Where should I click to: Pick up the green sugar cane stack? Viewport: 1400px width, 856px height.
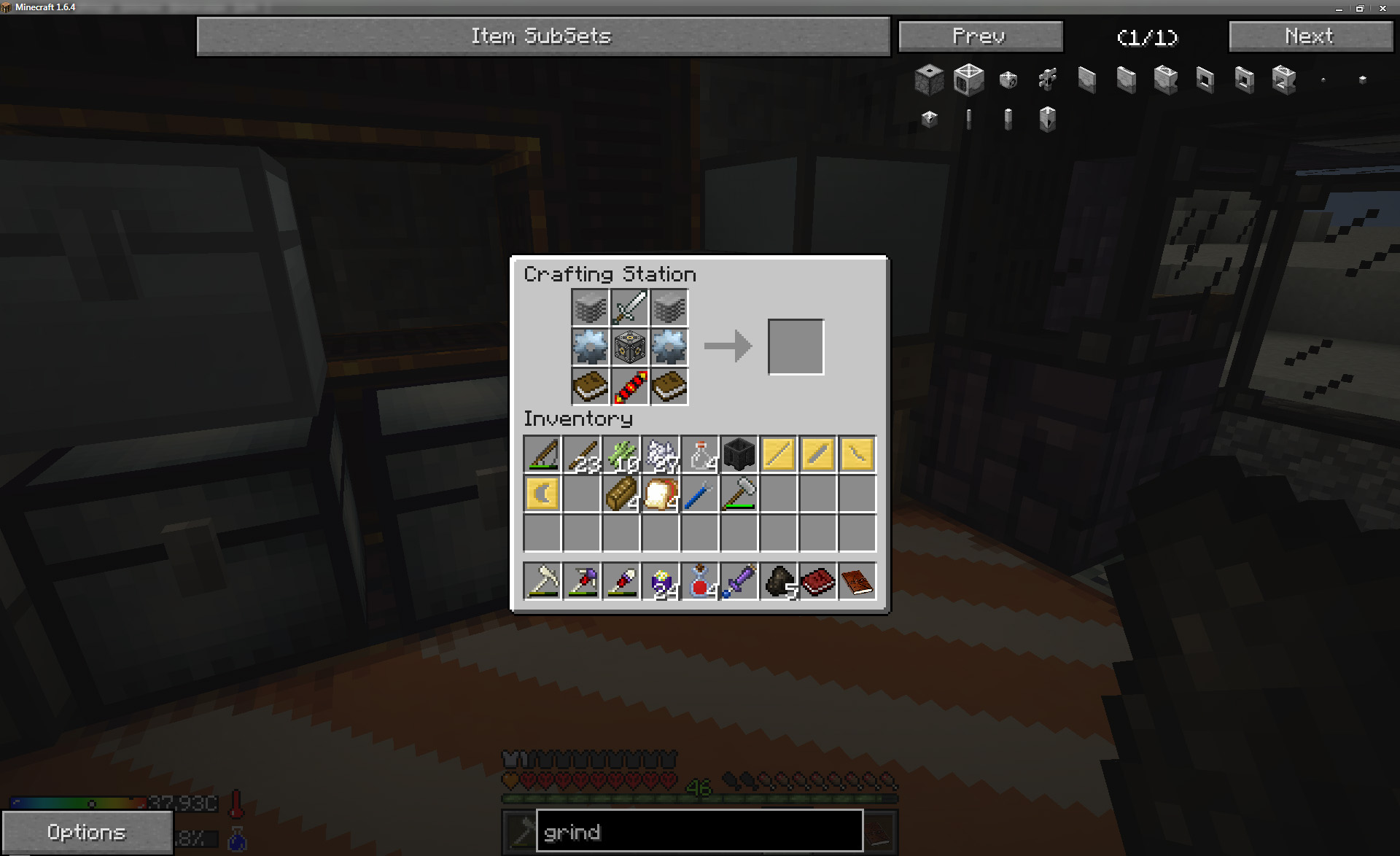[621, 455]
